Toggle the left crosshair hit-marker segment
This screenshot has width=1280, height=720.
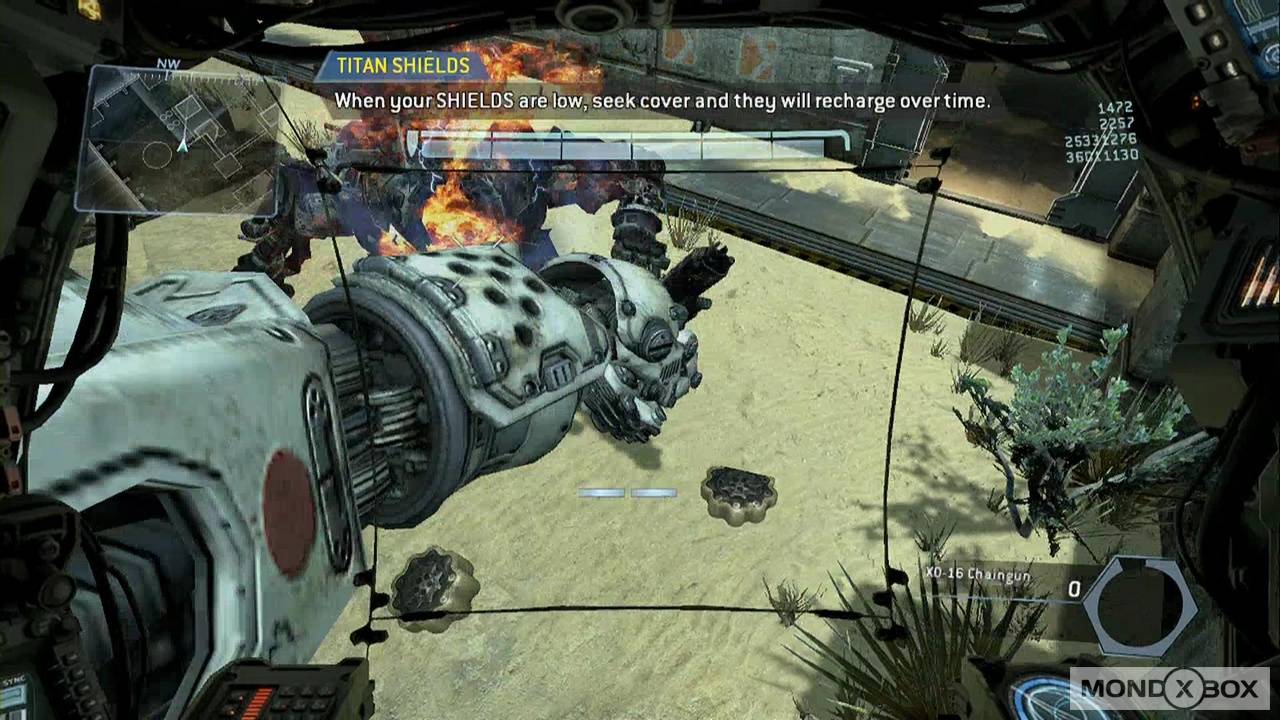(603, 491)
